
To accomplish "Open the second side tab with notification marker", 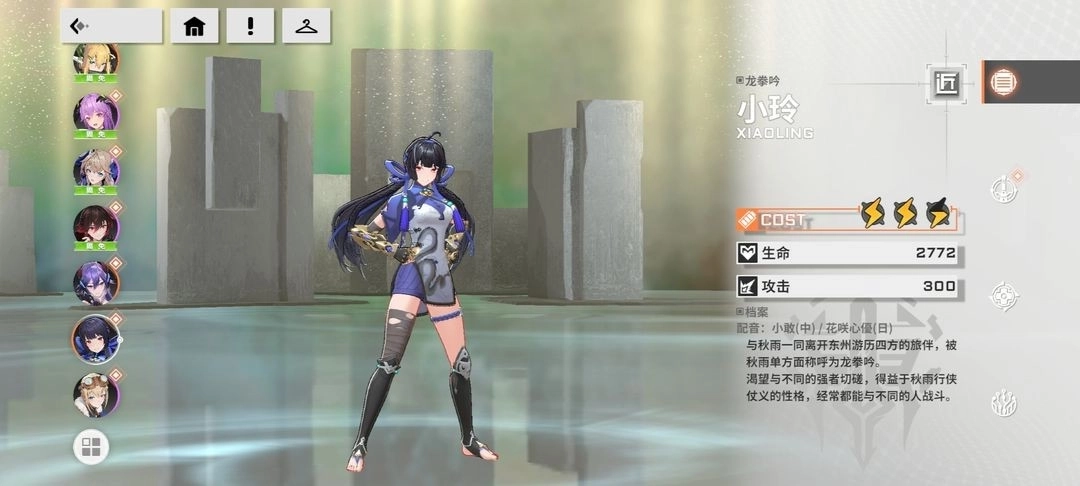I will (x=1004, y=189).
